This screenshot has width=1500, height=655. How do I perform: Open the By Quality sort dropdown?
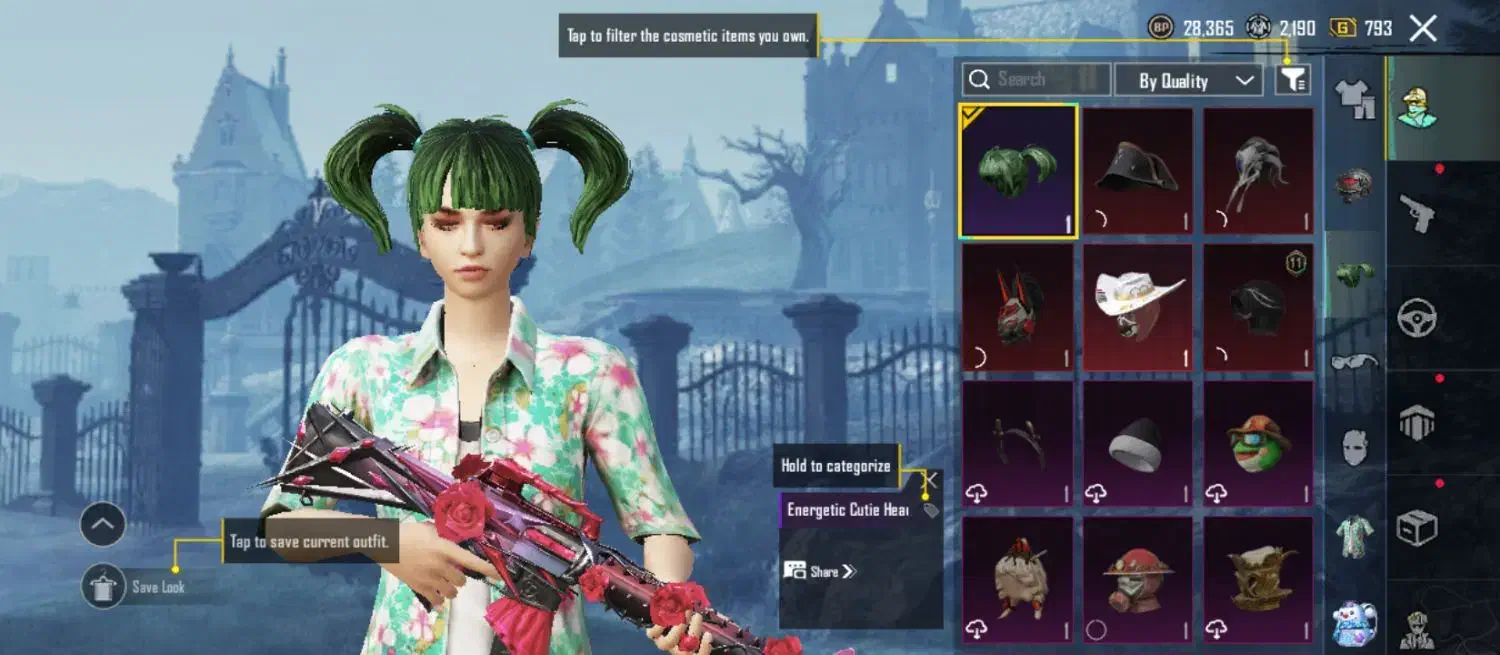[1187, 81]
